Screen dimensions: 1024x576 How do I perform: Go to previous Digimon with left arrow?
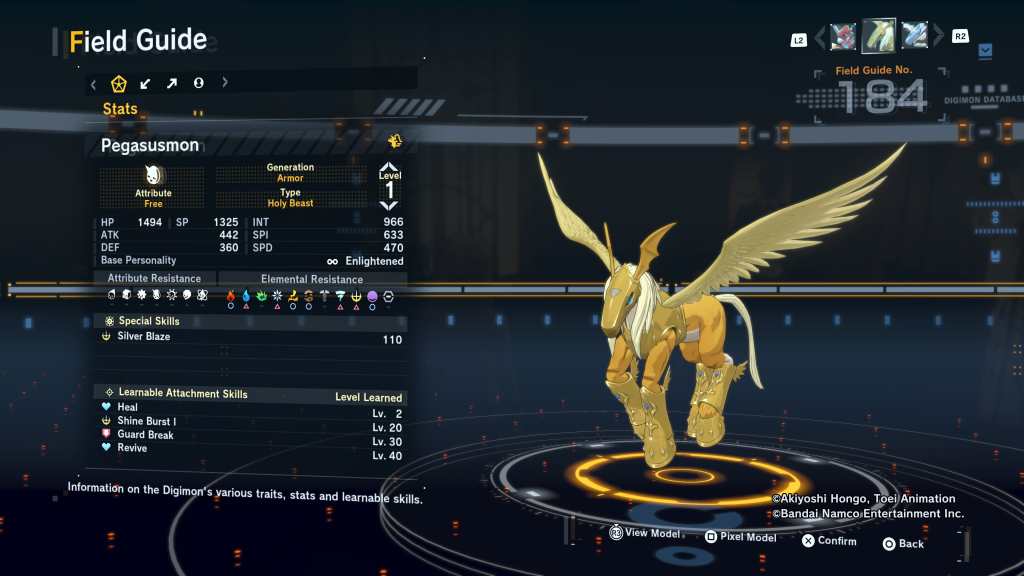point(821,37)
